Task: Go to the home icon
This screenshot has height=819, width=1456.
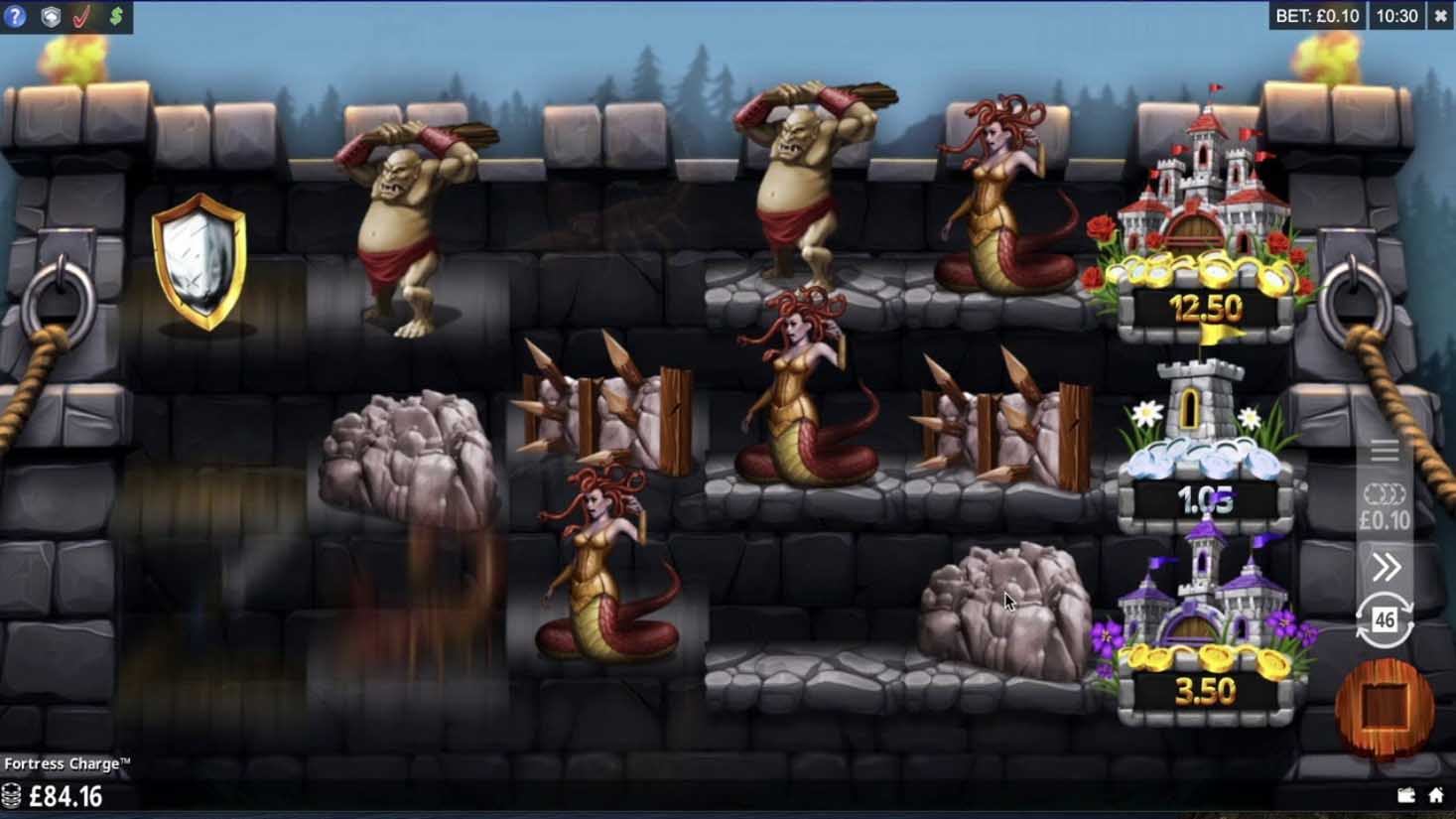Action: 1436,795
